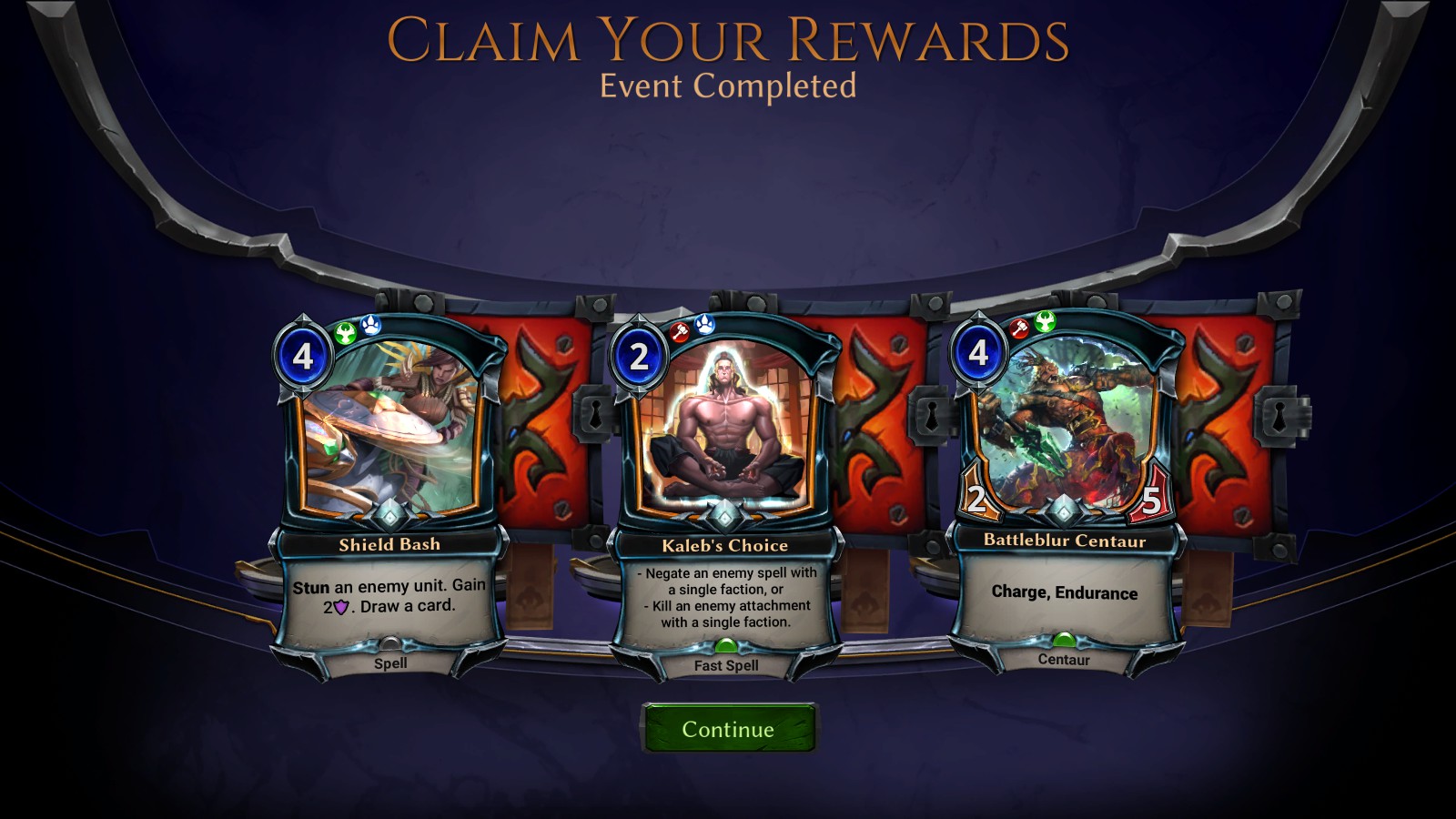Image resolution: width=1456 pixels, height=819 pixels.
Task: Select the Continue button
Action: click(x=727, y=728)
